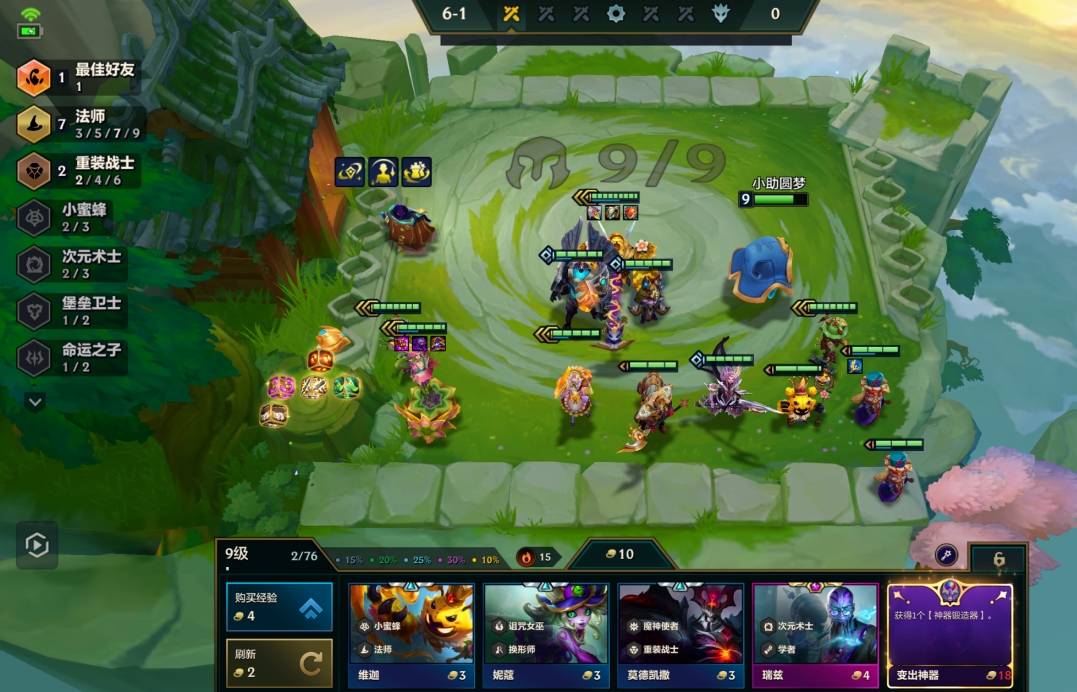Expand the trait list with the down arrow
Image resolution: width=1077 pixels, height=692 pixels.
(x=36, y=401)
